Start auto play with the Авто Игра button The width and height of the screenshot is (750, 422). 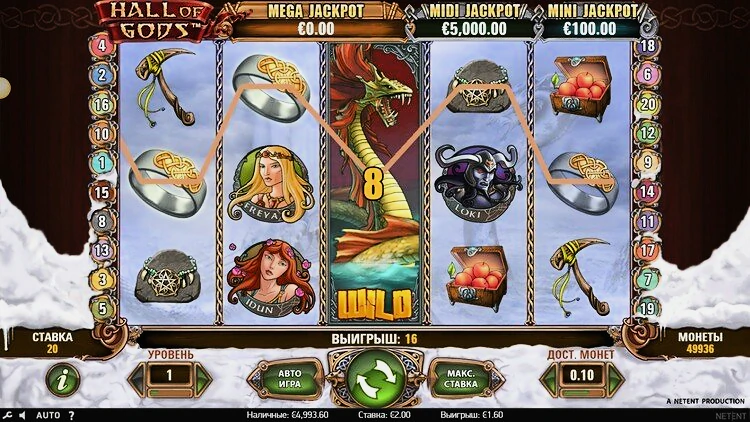pos(284,378)
